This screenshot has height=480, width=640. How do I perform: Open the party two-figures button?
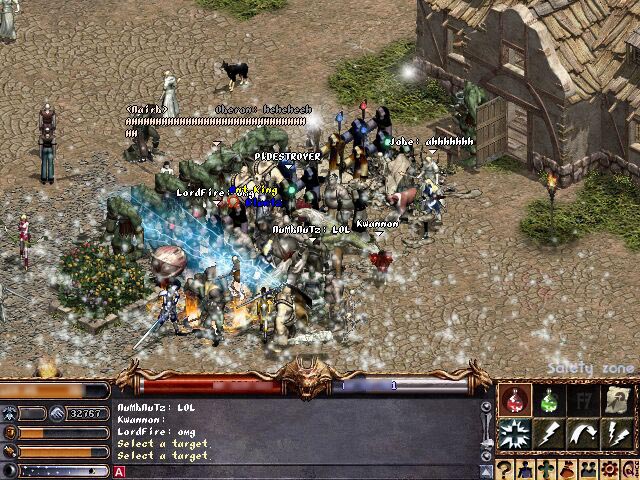click(586, 469)
